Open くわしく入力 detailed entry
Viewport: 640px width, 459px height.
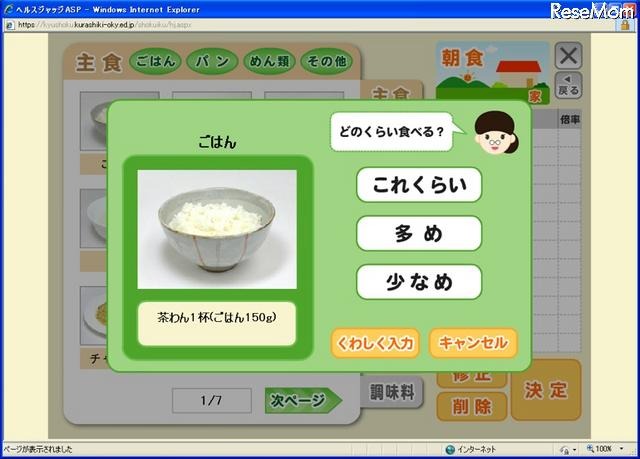coord(375,343)
